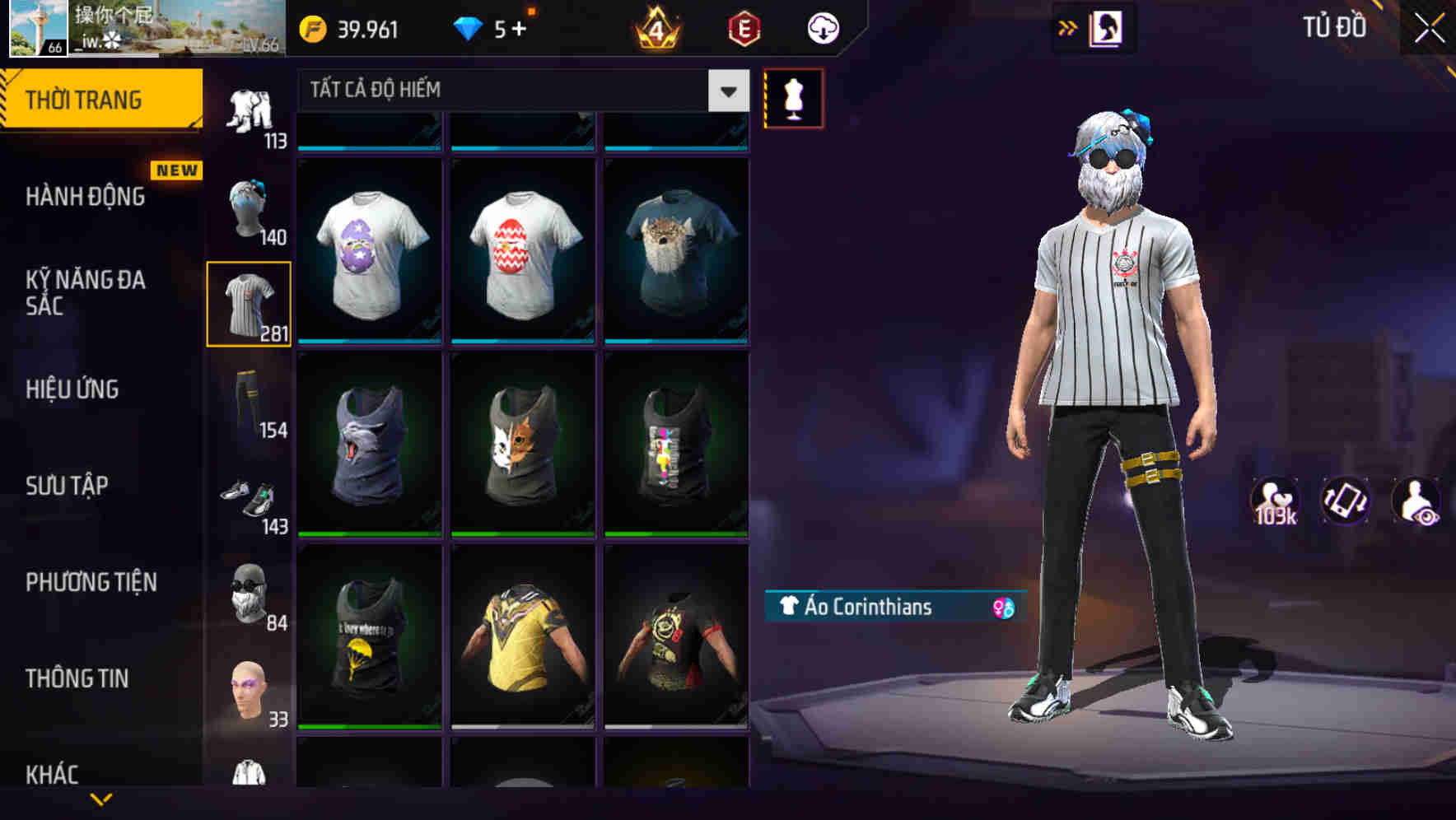
Task: Click the cloud download icon in top bar
Action: 822,27
